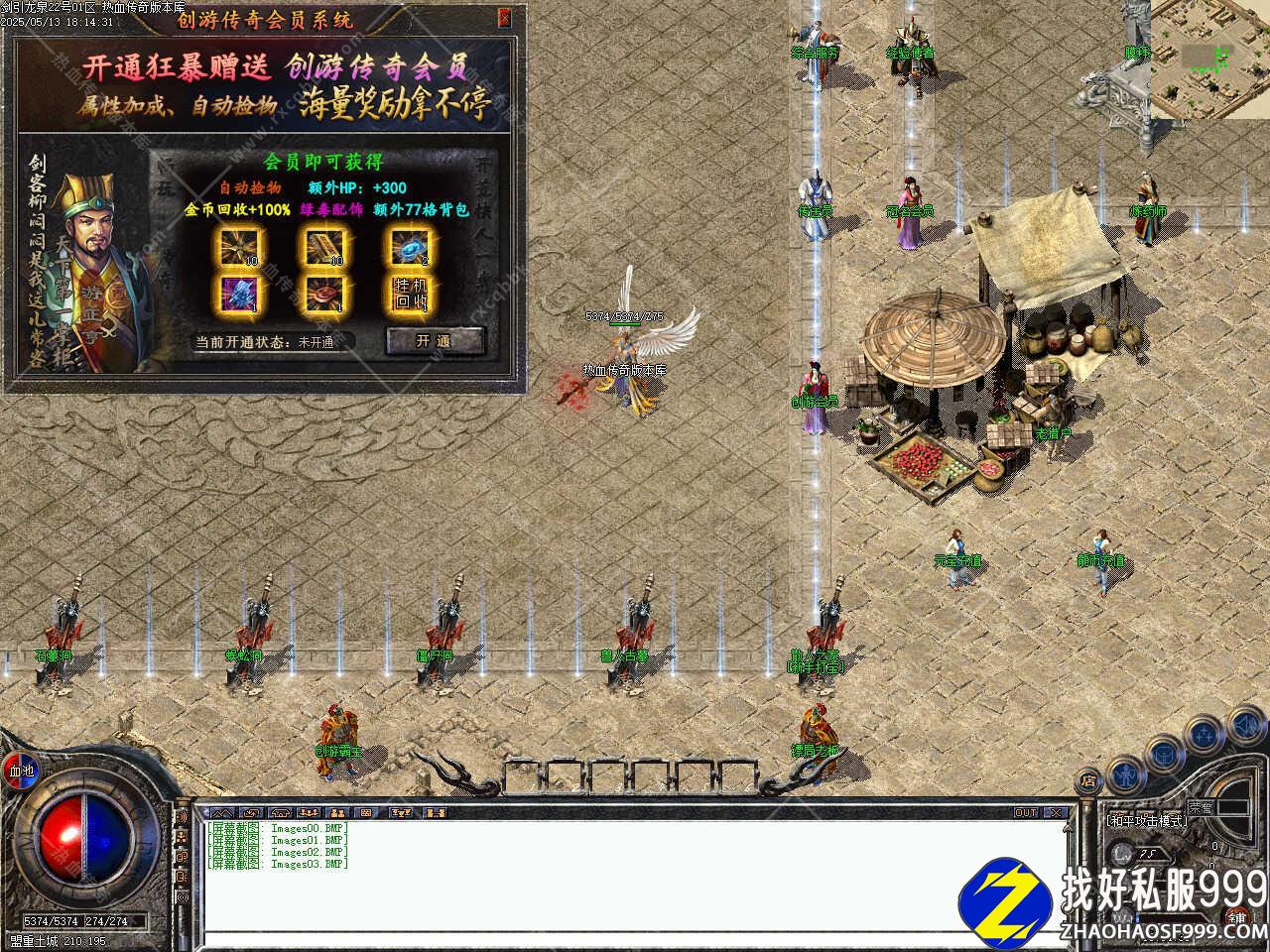Click the 血池 blood pool button
The image size is (1270, 952).
[21, 771]
